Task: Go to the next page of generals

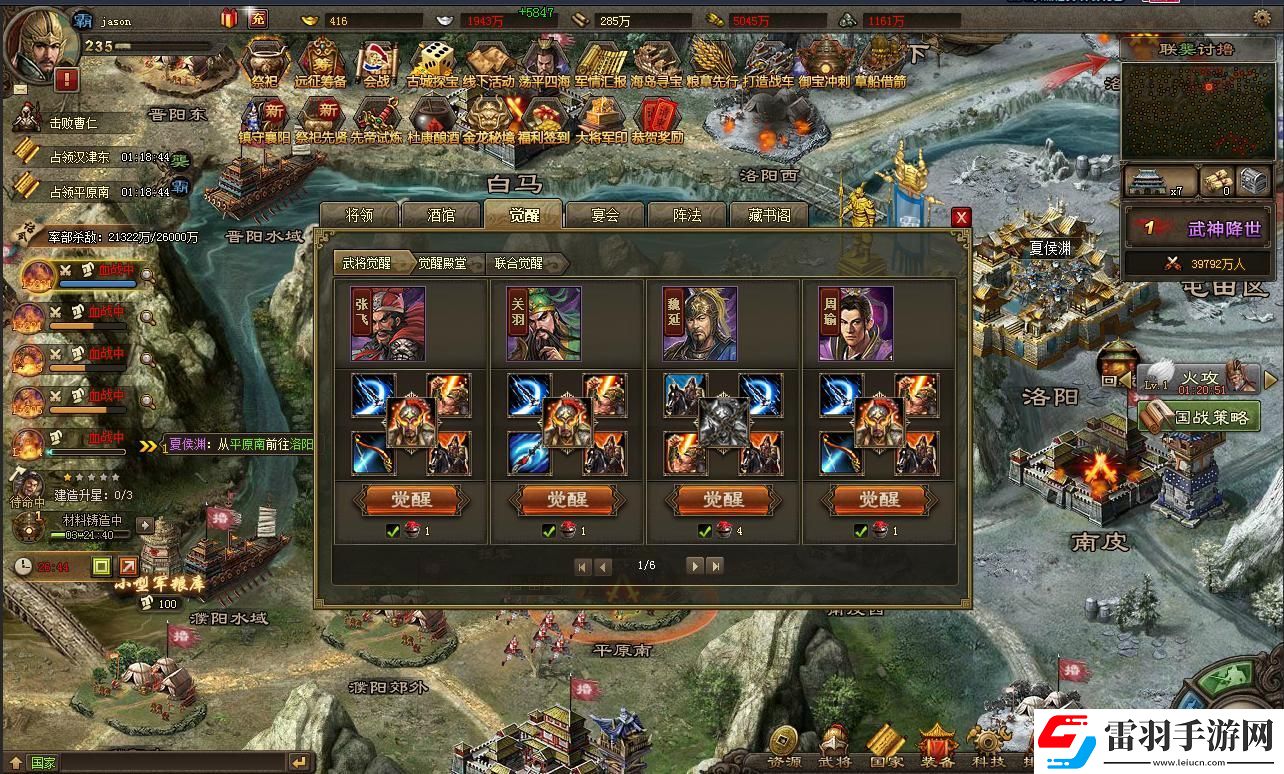Action: (694, 566)
